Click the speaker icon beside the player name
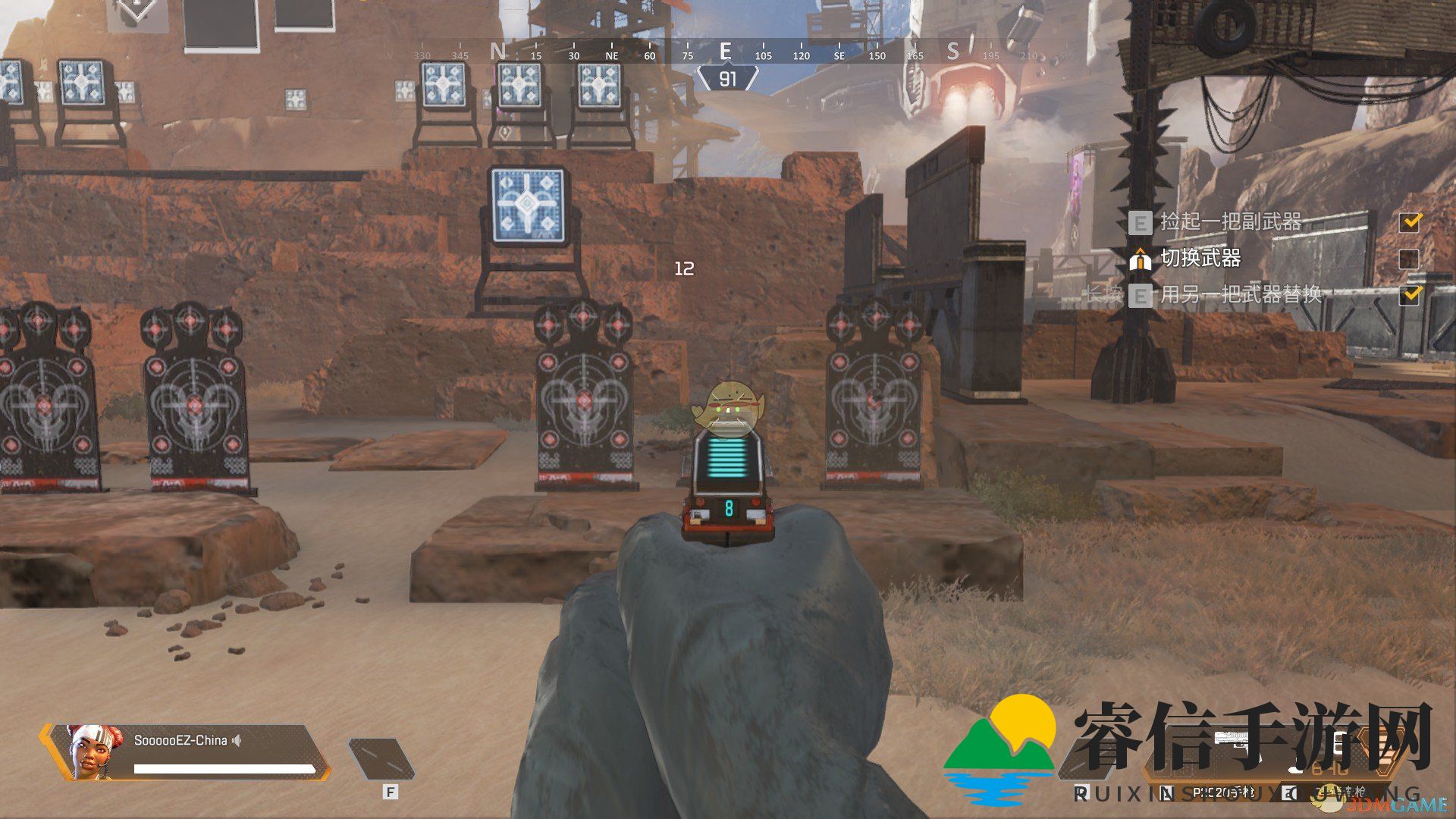1456x819 pixels. [237, 740]
